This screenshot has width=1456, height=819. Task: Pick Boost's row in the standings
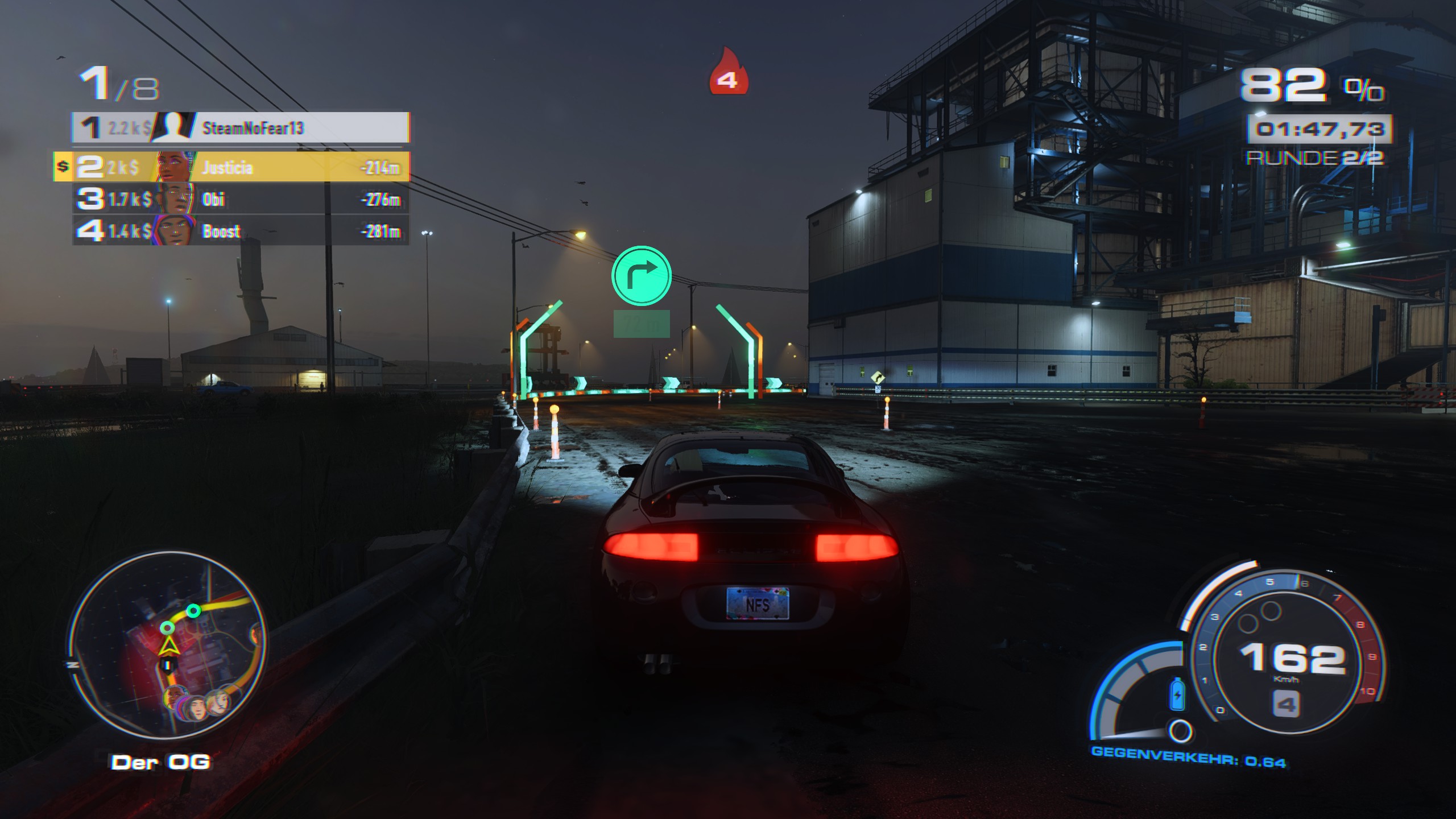click(241, 231)
